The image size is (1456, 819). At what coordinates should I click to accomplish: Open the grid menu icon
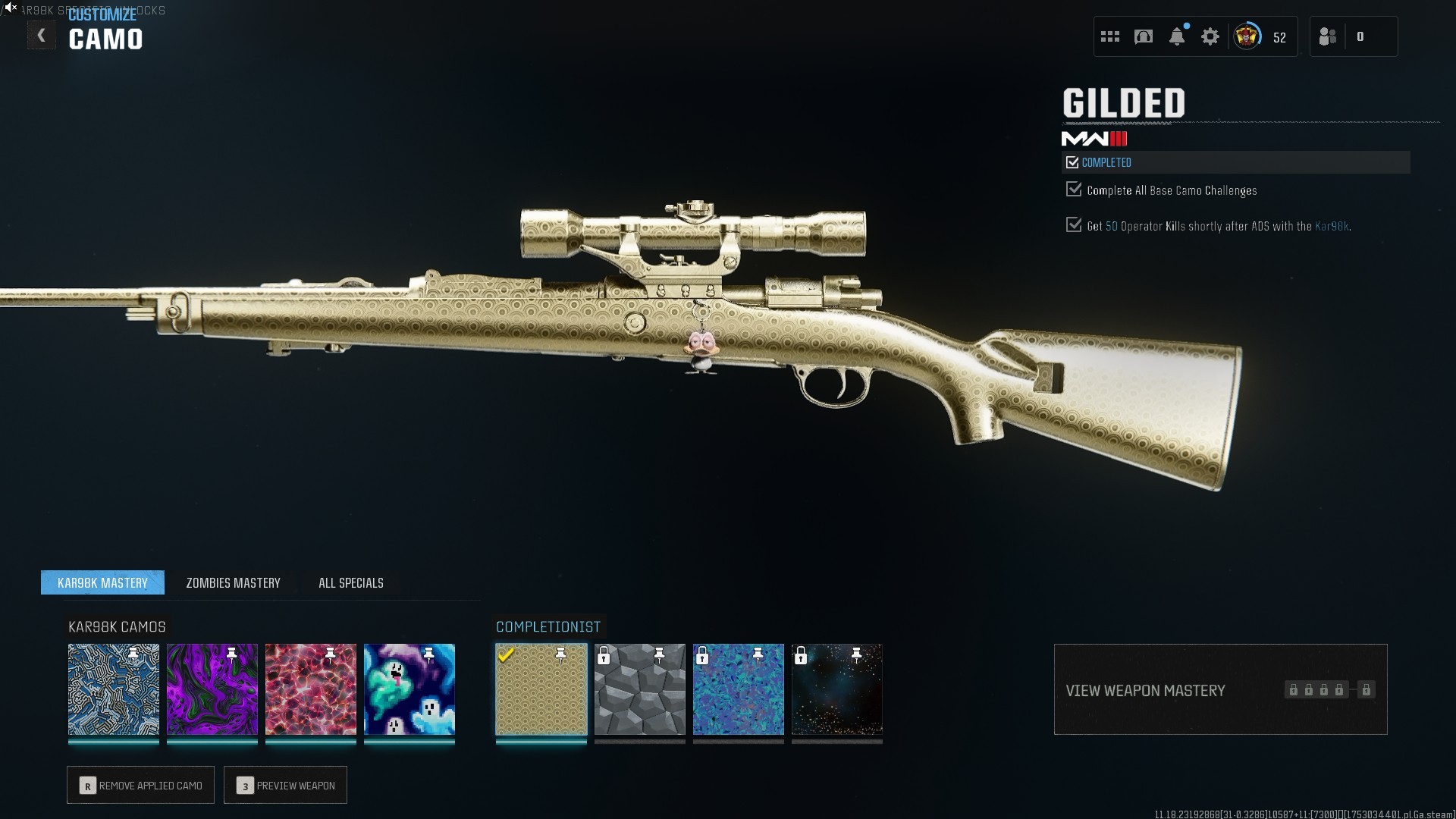coord(1110,36)
